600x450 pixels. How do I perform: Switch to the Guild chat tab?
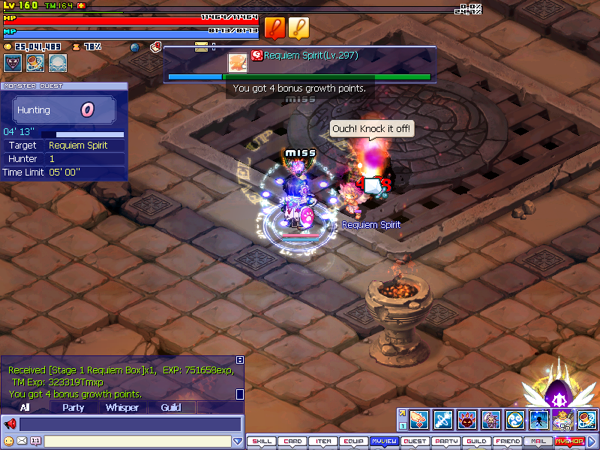tap(171, 408)
